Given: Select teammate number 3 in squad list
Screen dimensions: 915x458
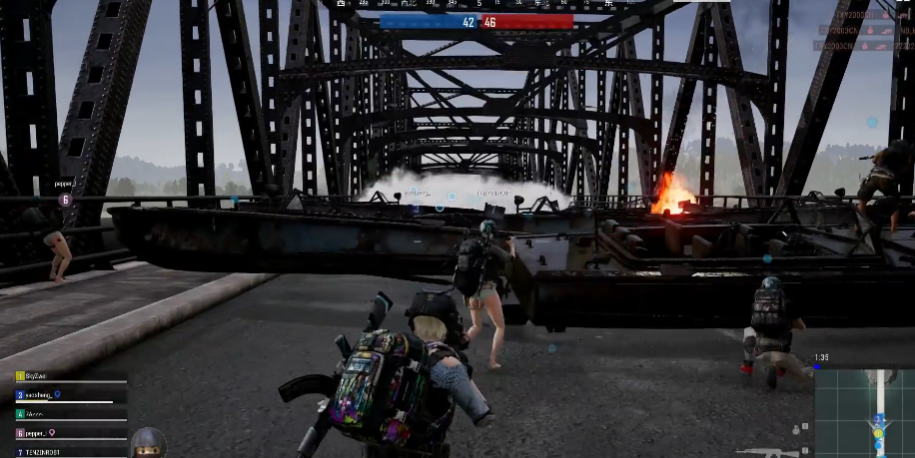Looking at the screenshot, I should [x=39, y=395].
